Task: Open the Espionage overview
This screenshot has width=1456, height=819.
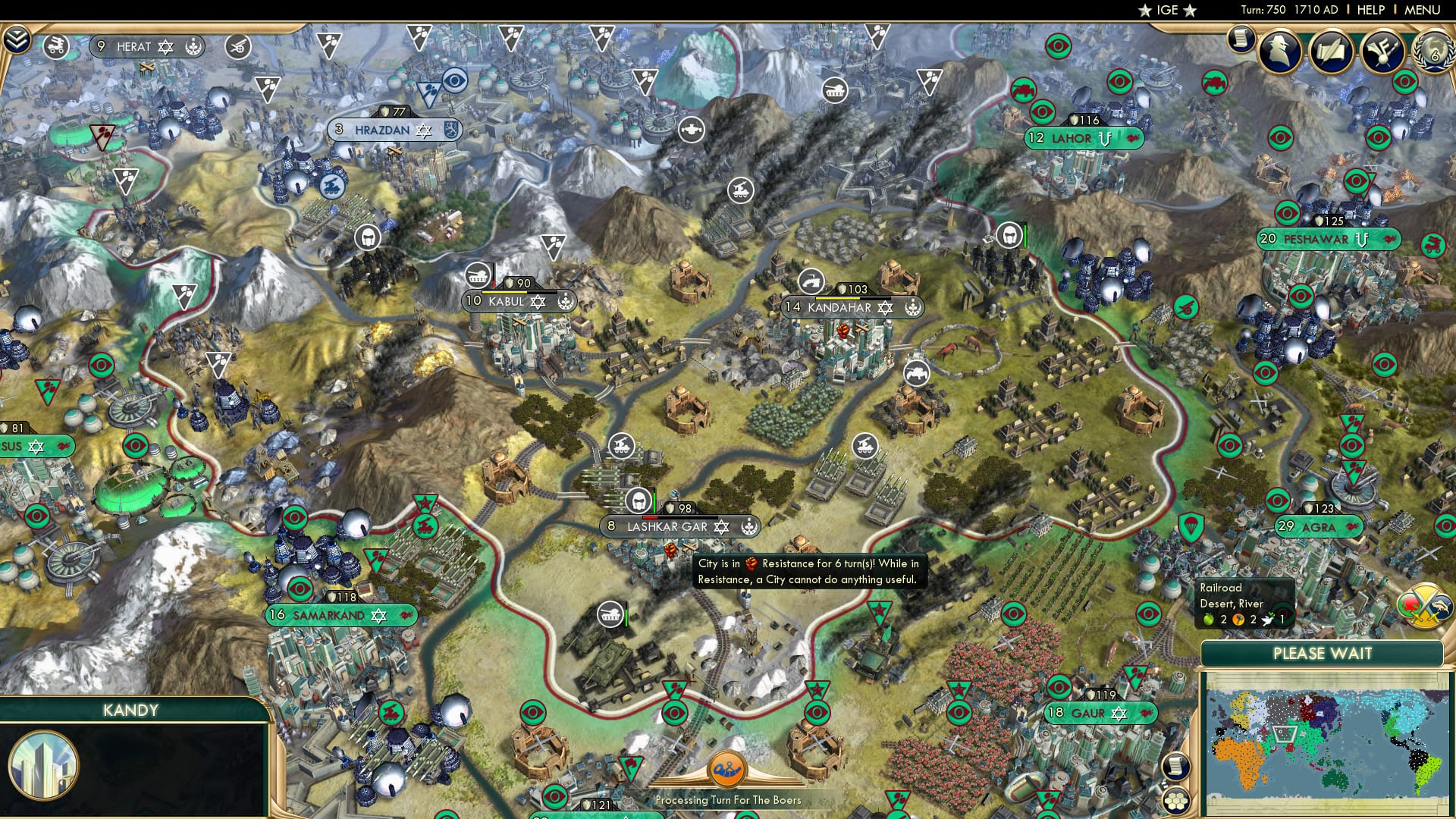Action: [x=1279, y=52]
